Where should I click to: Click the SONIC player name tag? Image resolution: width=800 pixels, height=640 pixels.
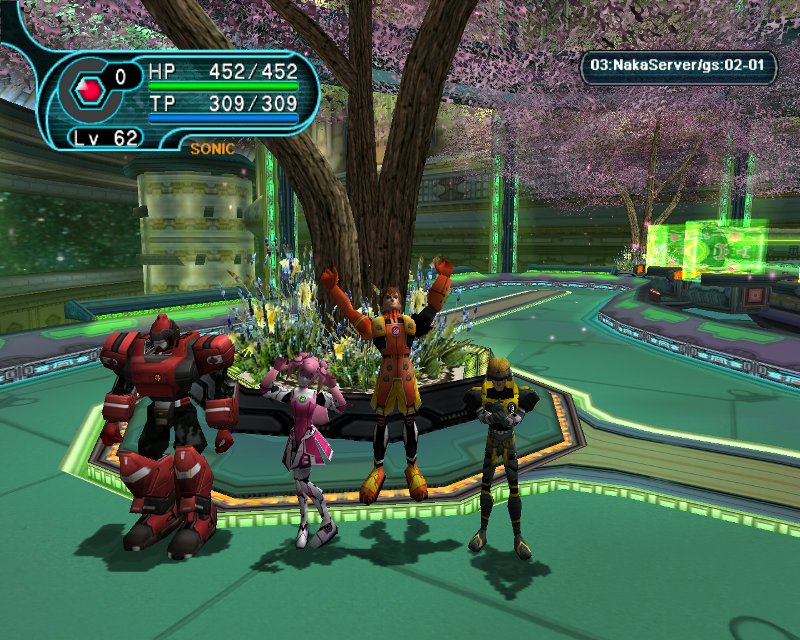coord(212,149)
